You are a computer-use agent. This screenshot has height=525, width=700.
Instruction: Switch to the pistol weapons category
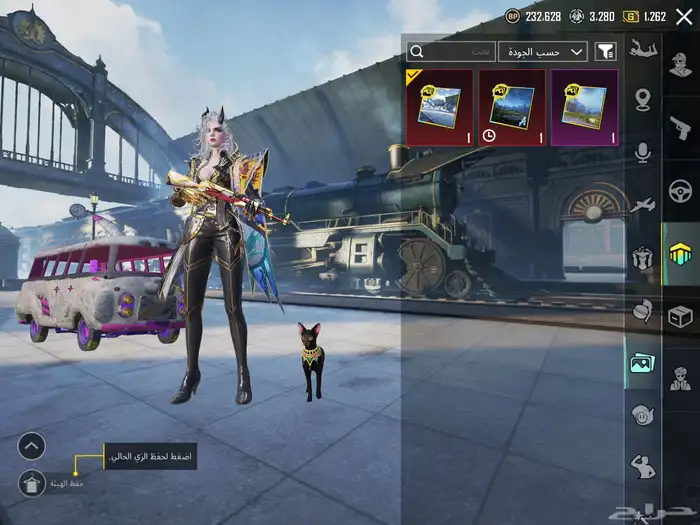click(681, 128)
